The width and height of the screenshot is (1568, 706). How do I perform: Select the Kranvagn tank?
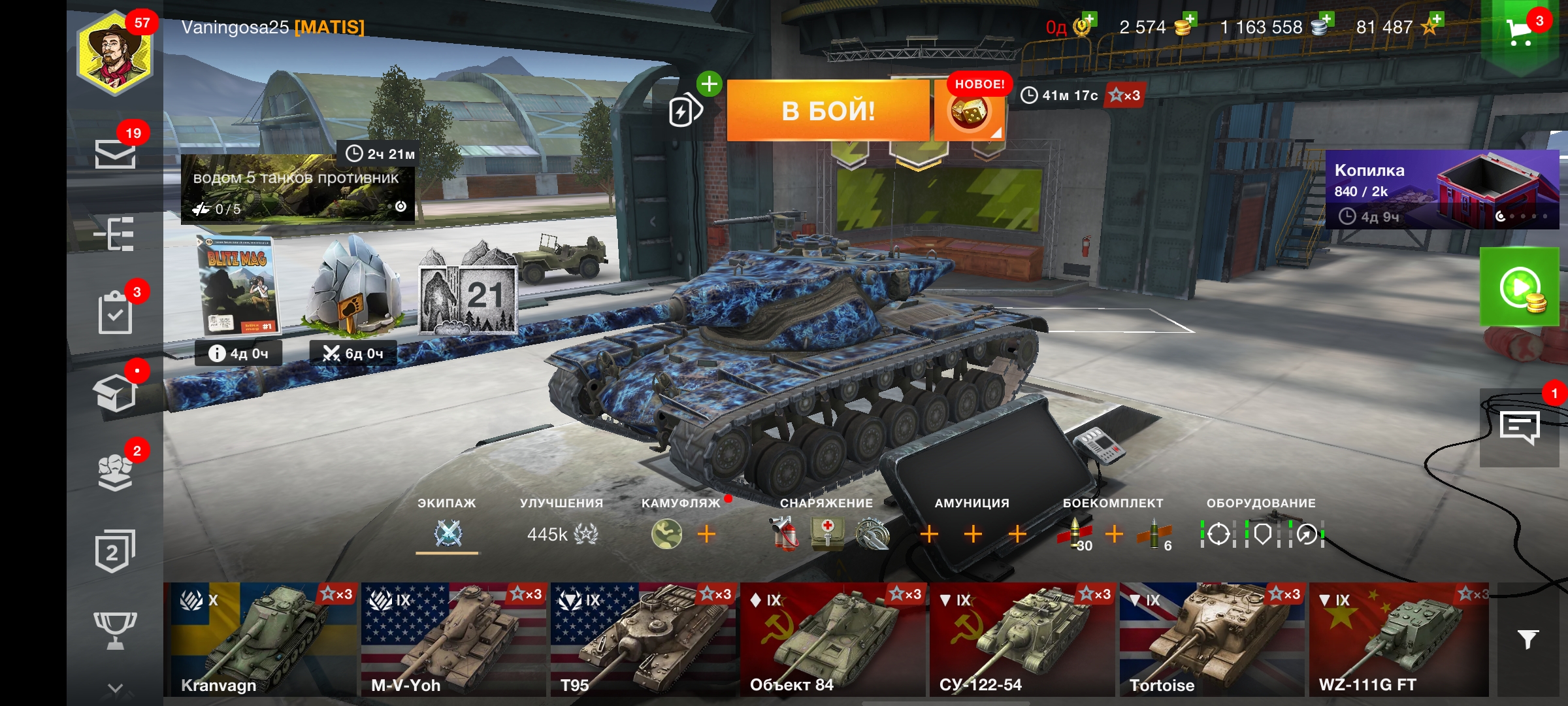(x=260, y=639)
